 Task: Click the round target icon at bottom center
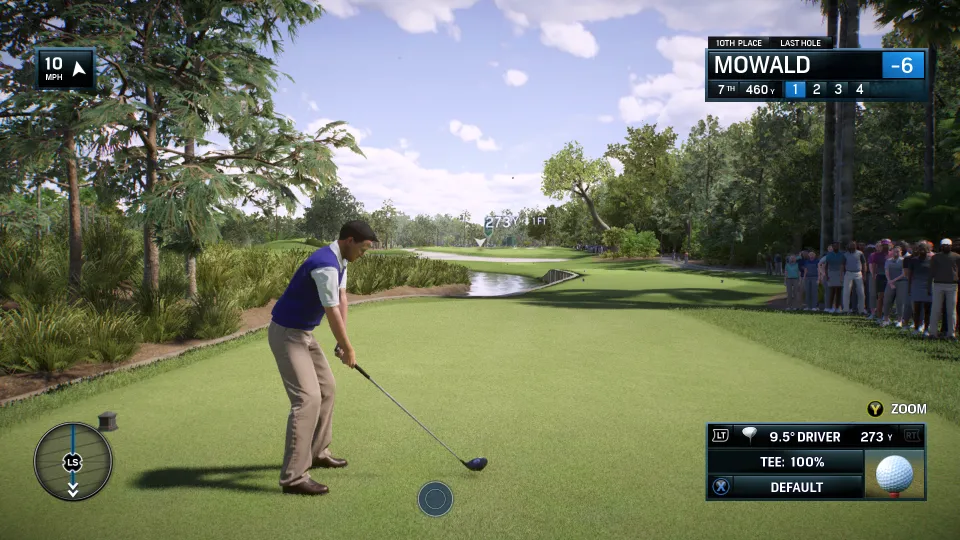435,498
